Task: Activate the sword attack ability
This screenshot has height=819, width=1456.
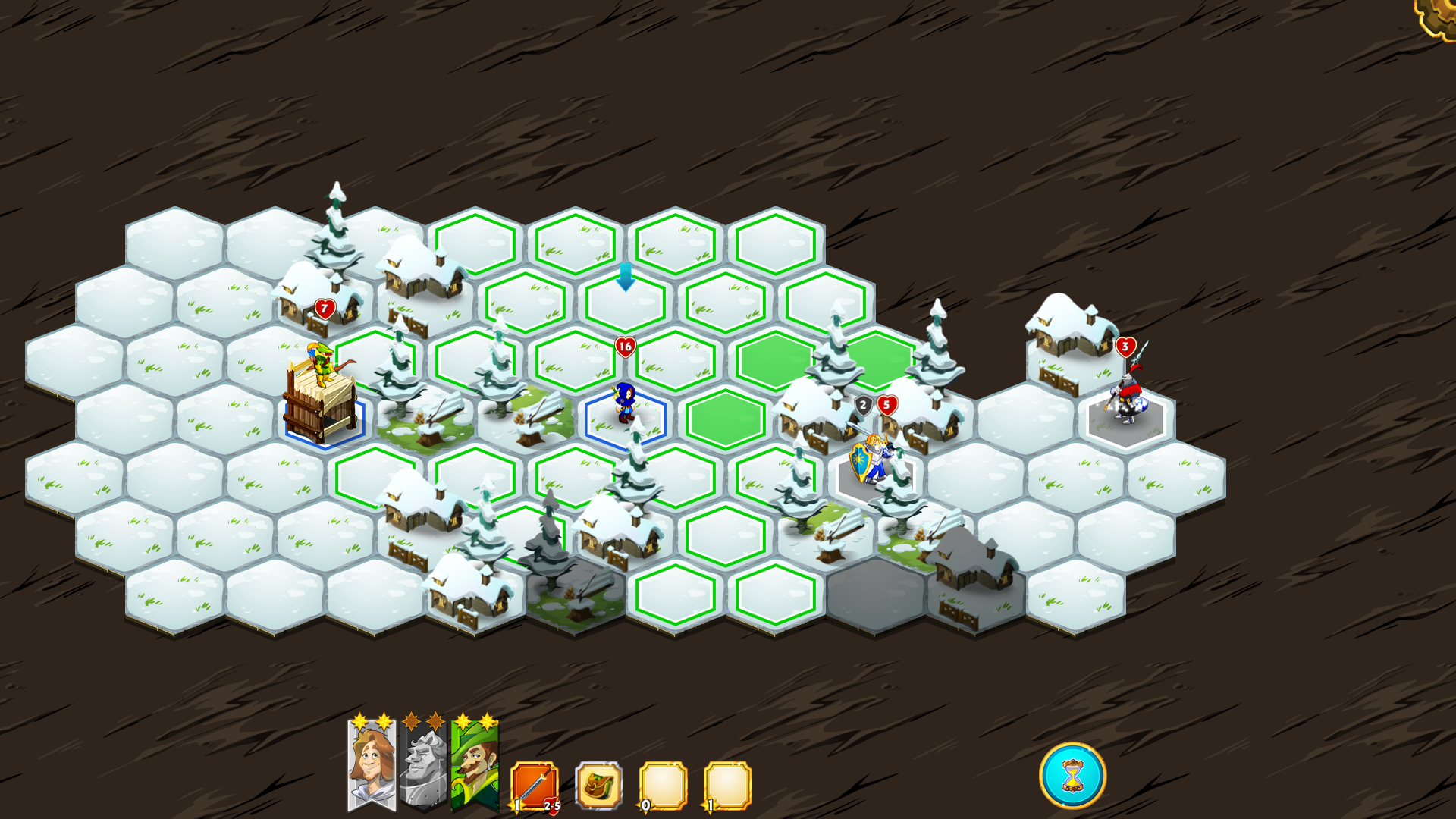Action: coord(535,786)
